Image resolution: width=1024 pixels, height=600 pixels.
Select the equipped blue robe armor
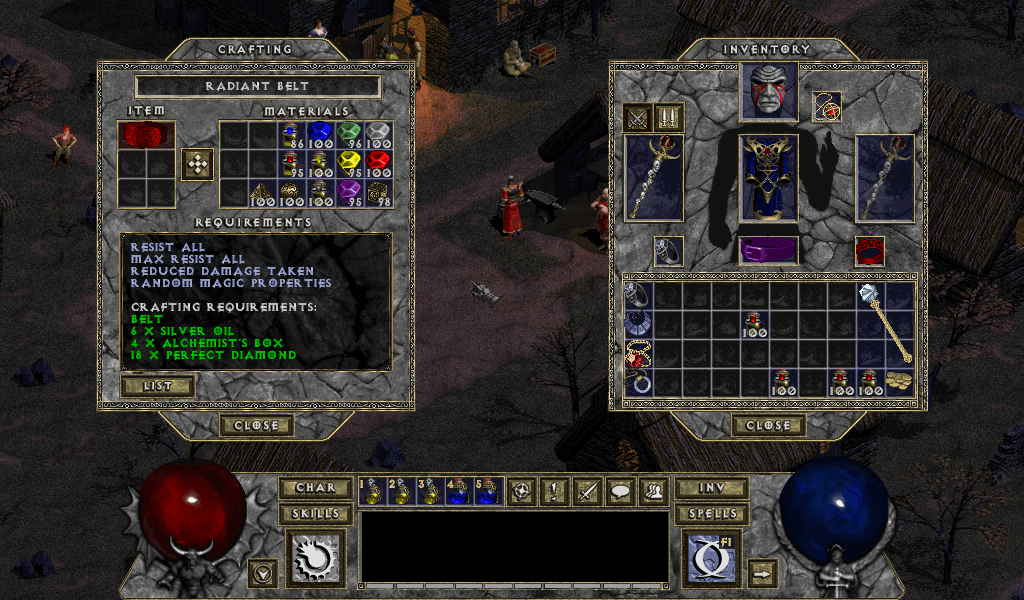[x=768, y=177]
